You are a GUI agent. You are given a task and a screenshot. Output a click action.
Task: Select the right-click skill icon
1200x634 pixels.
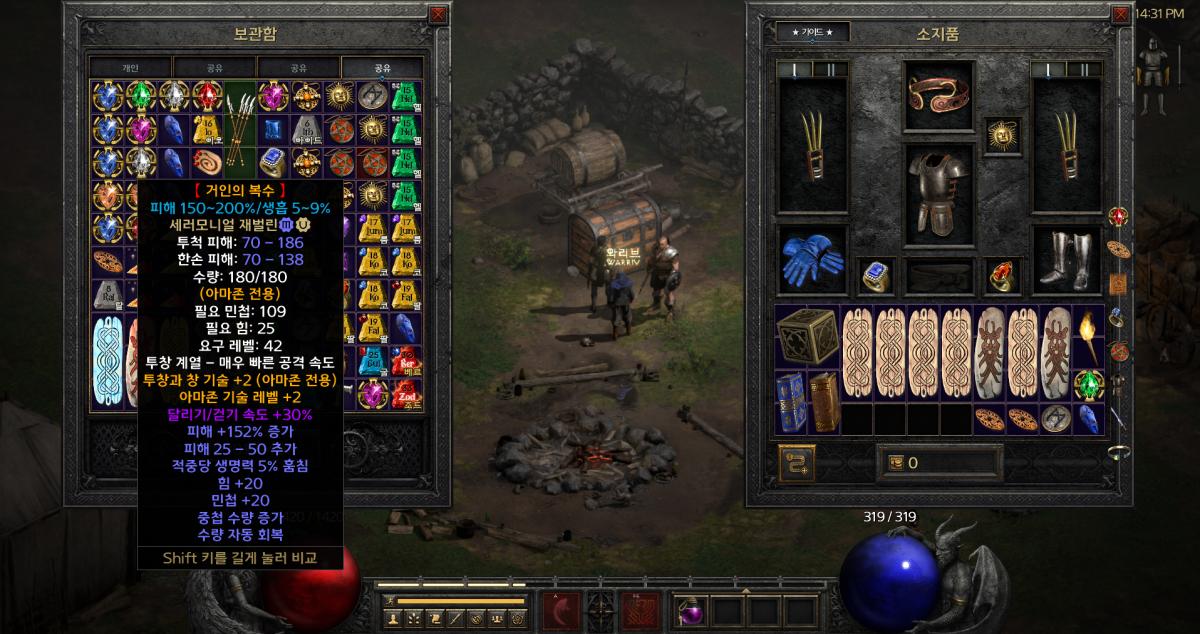[x=638, y=609]
